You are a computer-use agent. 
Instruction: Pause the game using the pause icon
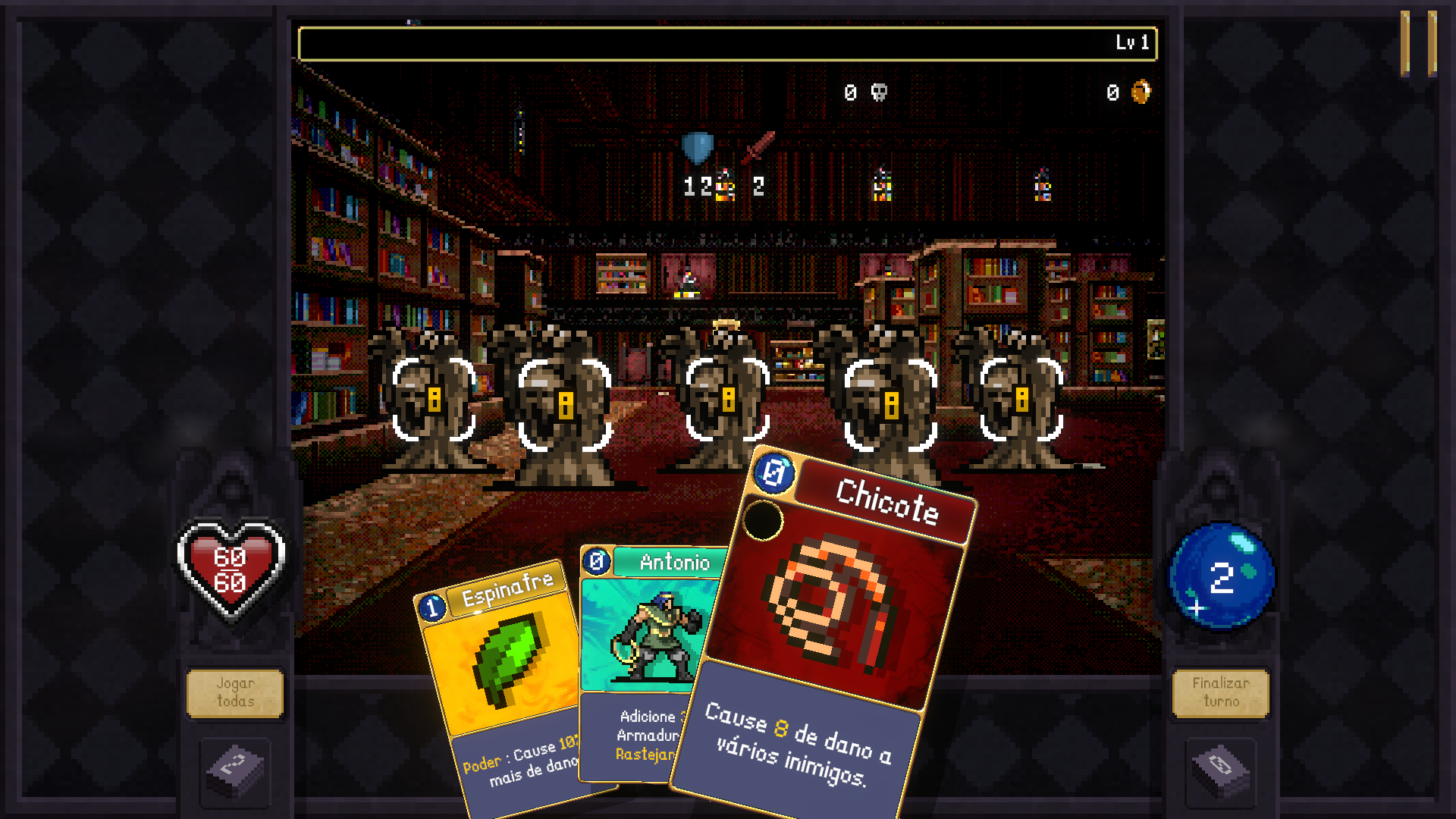pos(1417,37)
